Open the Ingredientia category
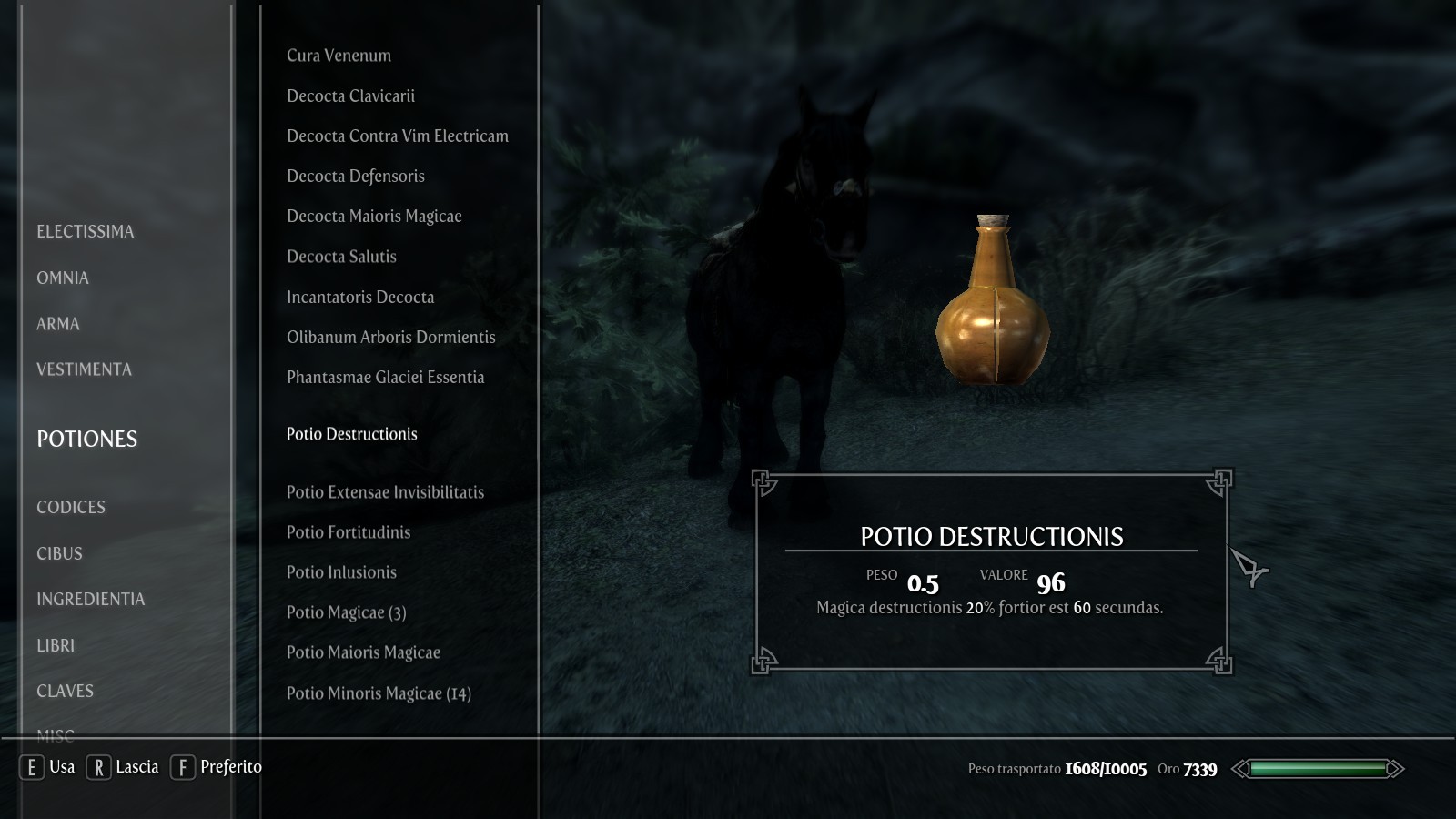 (90, 600)
